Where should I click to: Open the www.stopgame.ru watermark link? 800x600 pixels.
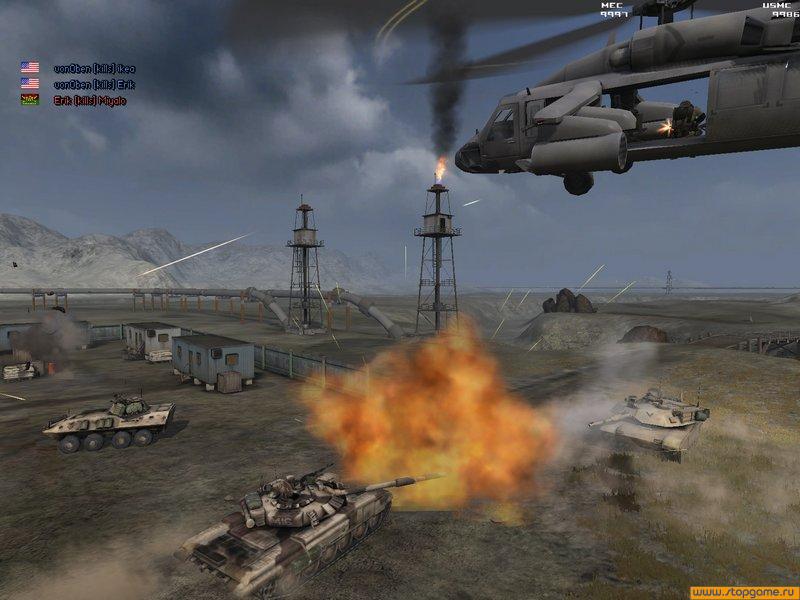click(x=739, y=591)
